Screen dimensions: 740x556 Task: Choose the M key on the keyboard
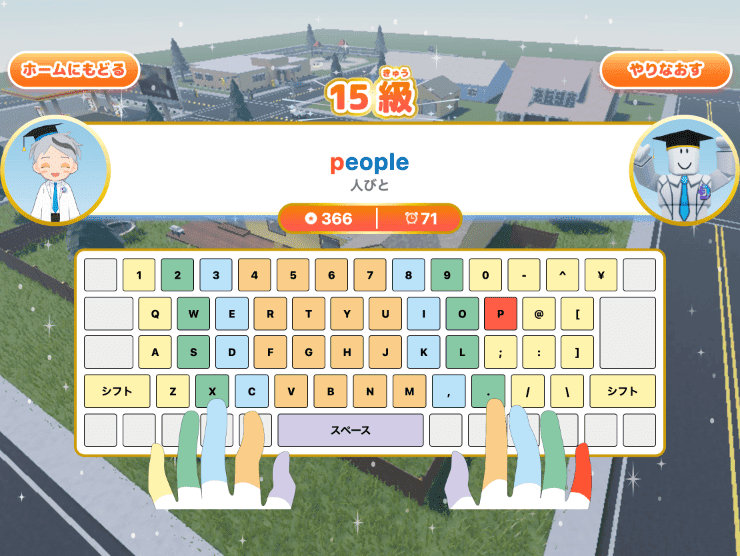click(408, 391)
